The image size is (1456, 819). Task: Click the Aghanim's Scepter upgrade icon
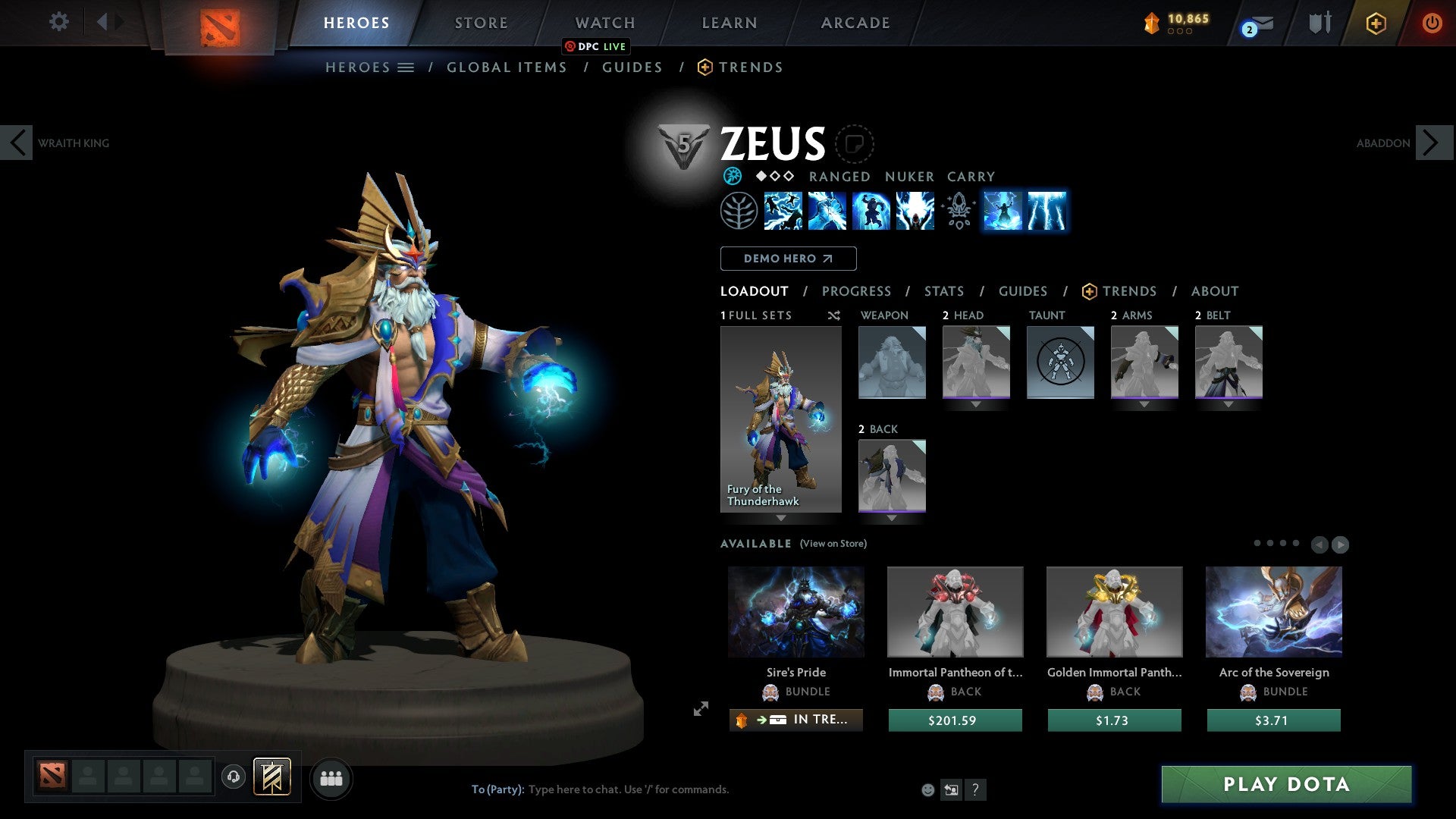(958, 212)
